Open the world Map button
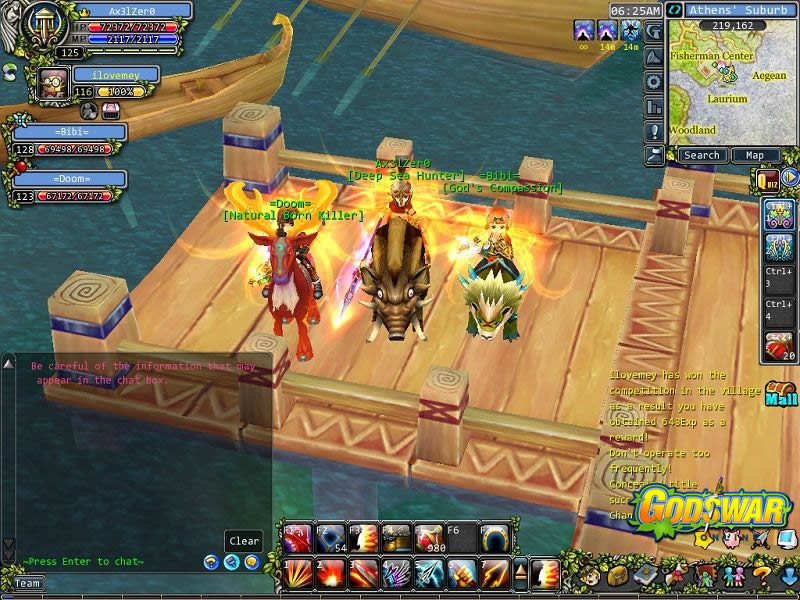The image size is (800, 600). [x=755, y=155]
